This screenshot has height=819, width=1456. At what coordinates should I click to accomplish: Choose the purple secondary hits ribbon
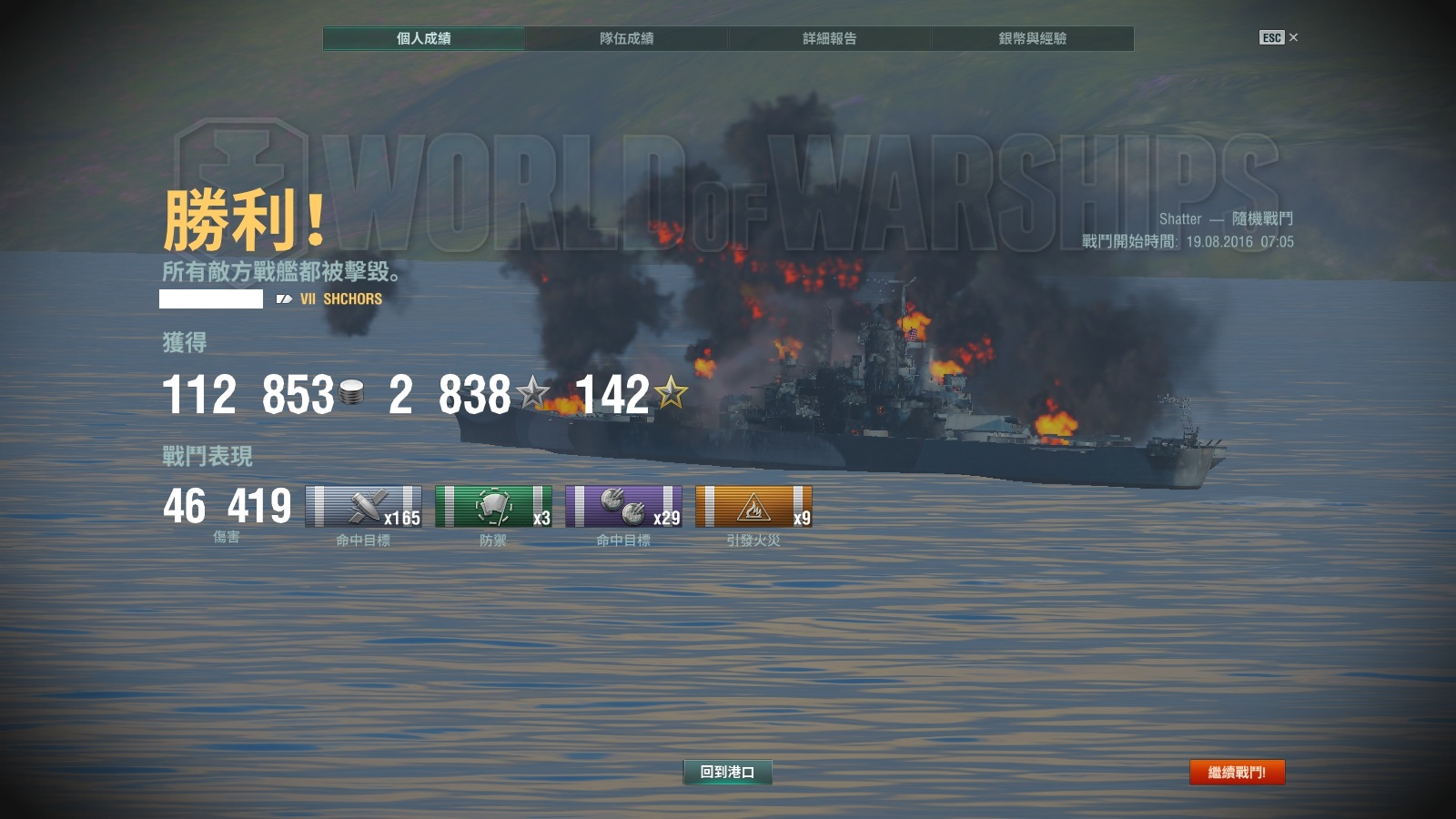(x=623, y=507)
